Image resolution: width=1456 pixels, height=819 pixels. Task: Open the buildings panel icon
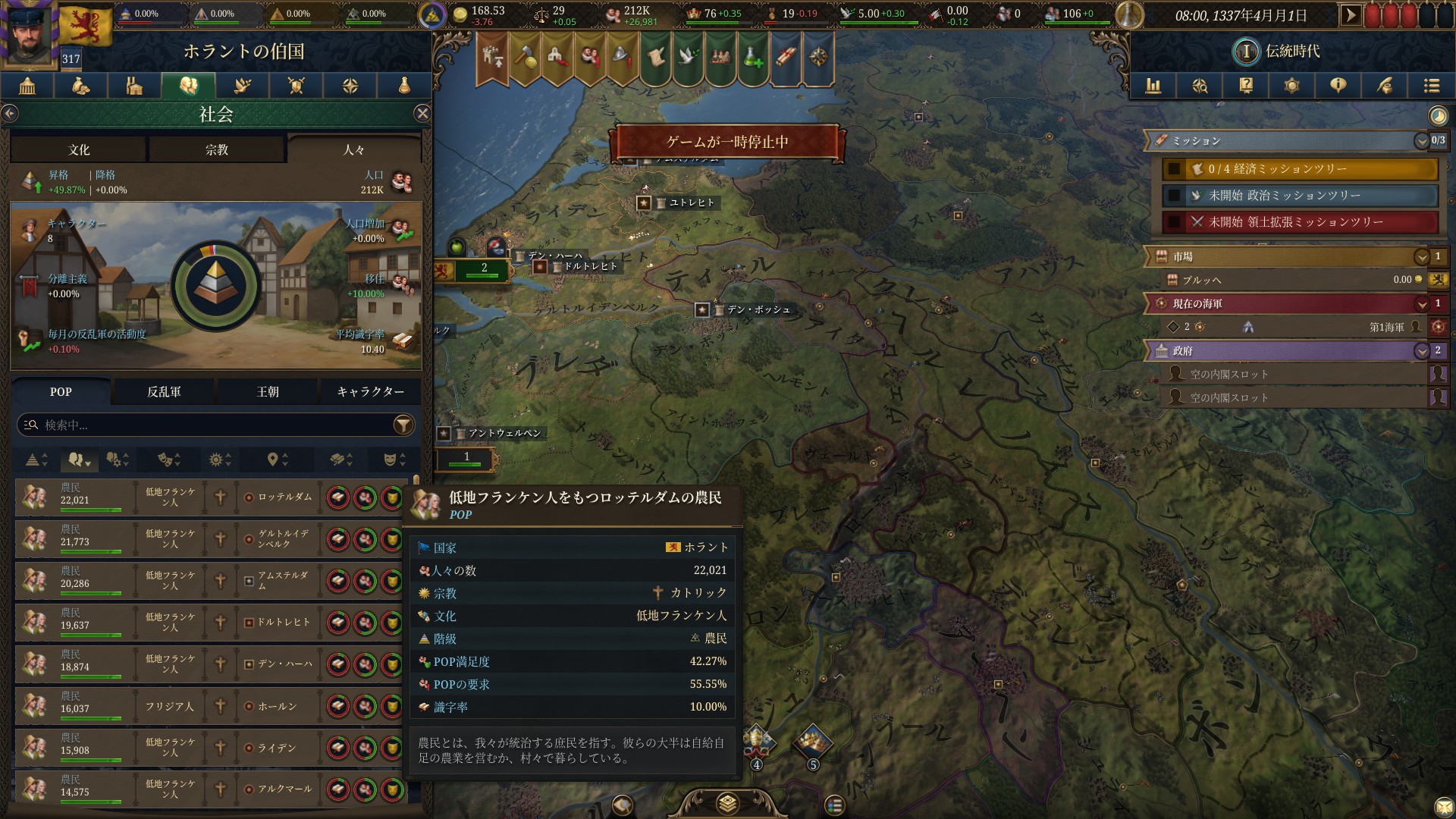[134, 86]
